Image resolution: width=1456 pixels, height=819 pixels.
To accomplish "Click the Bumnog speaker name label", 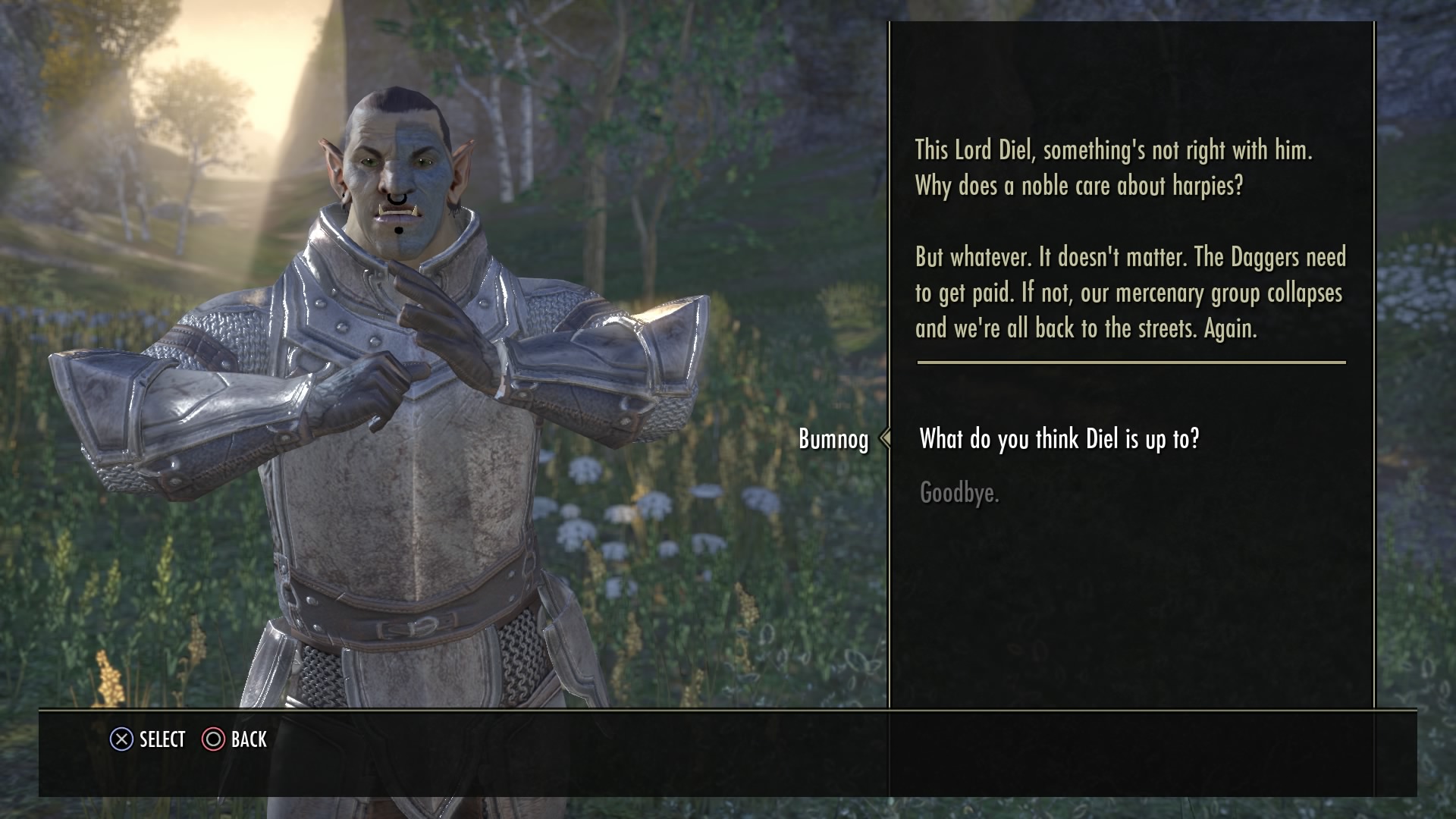I will (833, 438).
